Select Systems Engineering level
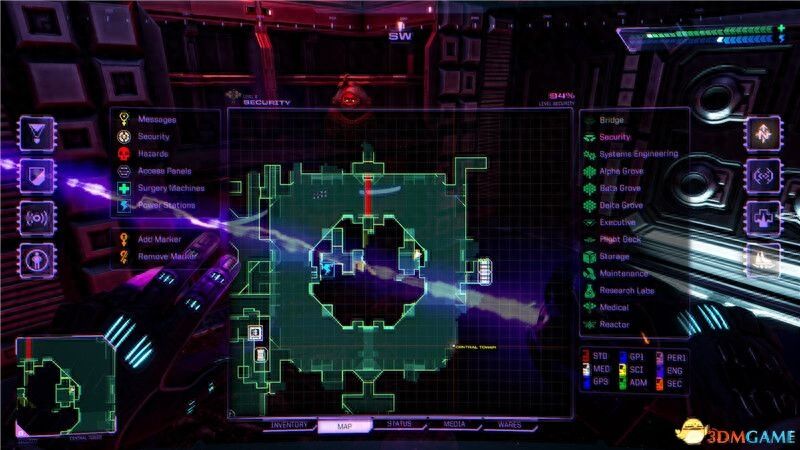Image resolution: width=800 pixels, height=450 pixels. (637, 154)
